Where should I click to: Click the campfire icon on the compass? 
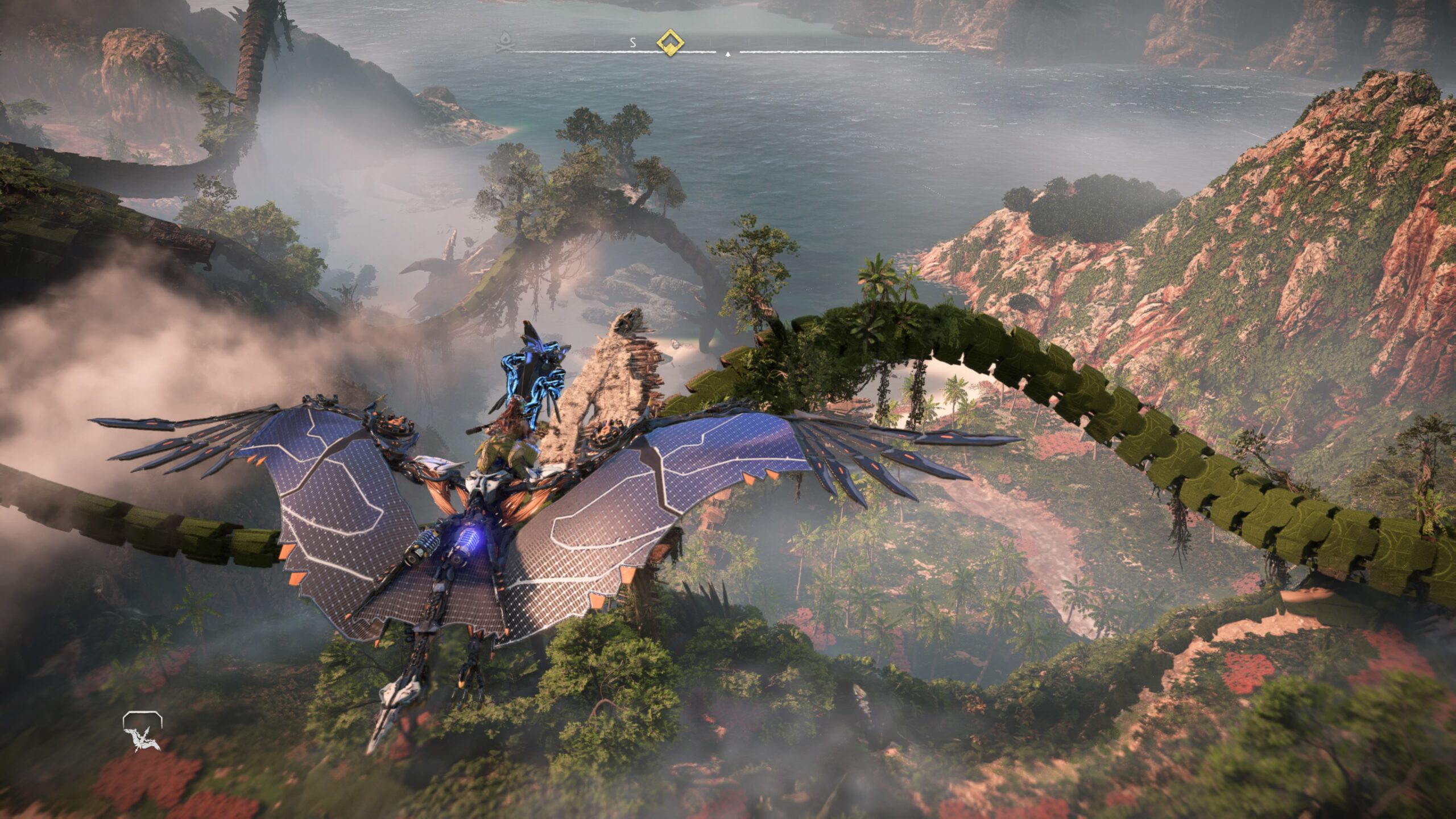pos(503,42)
